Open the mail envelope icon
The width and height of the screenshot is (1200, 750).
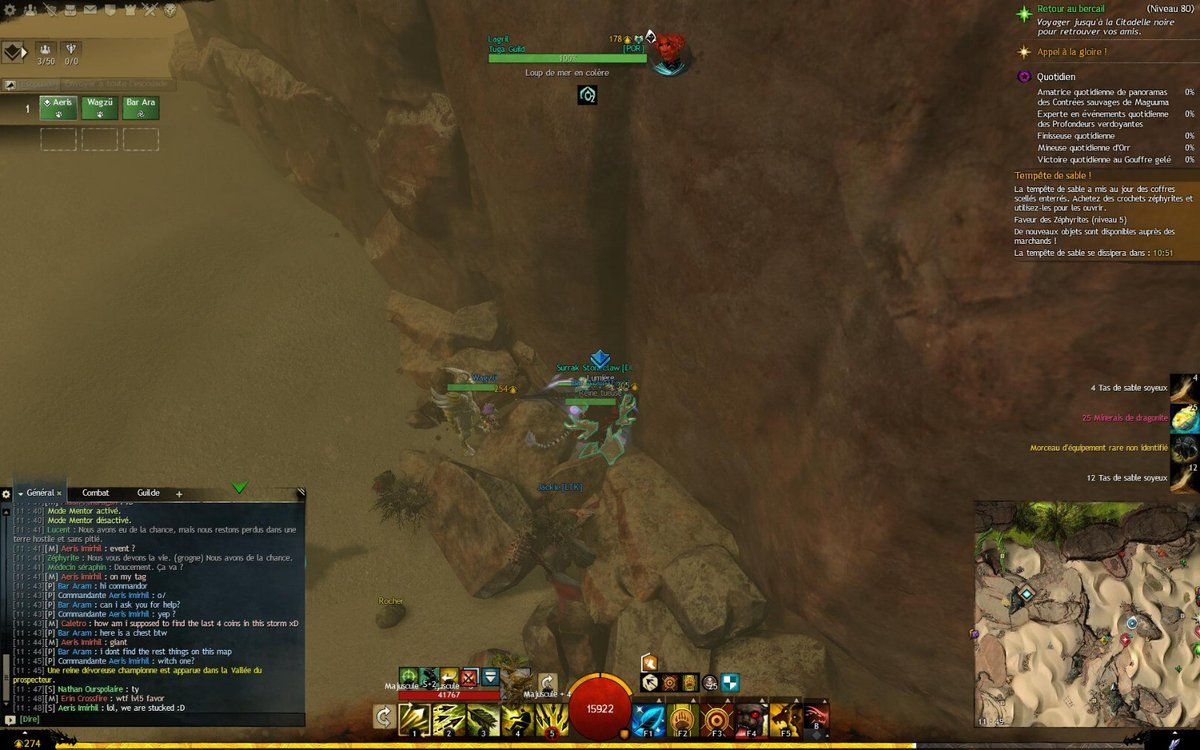point(90,10)
